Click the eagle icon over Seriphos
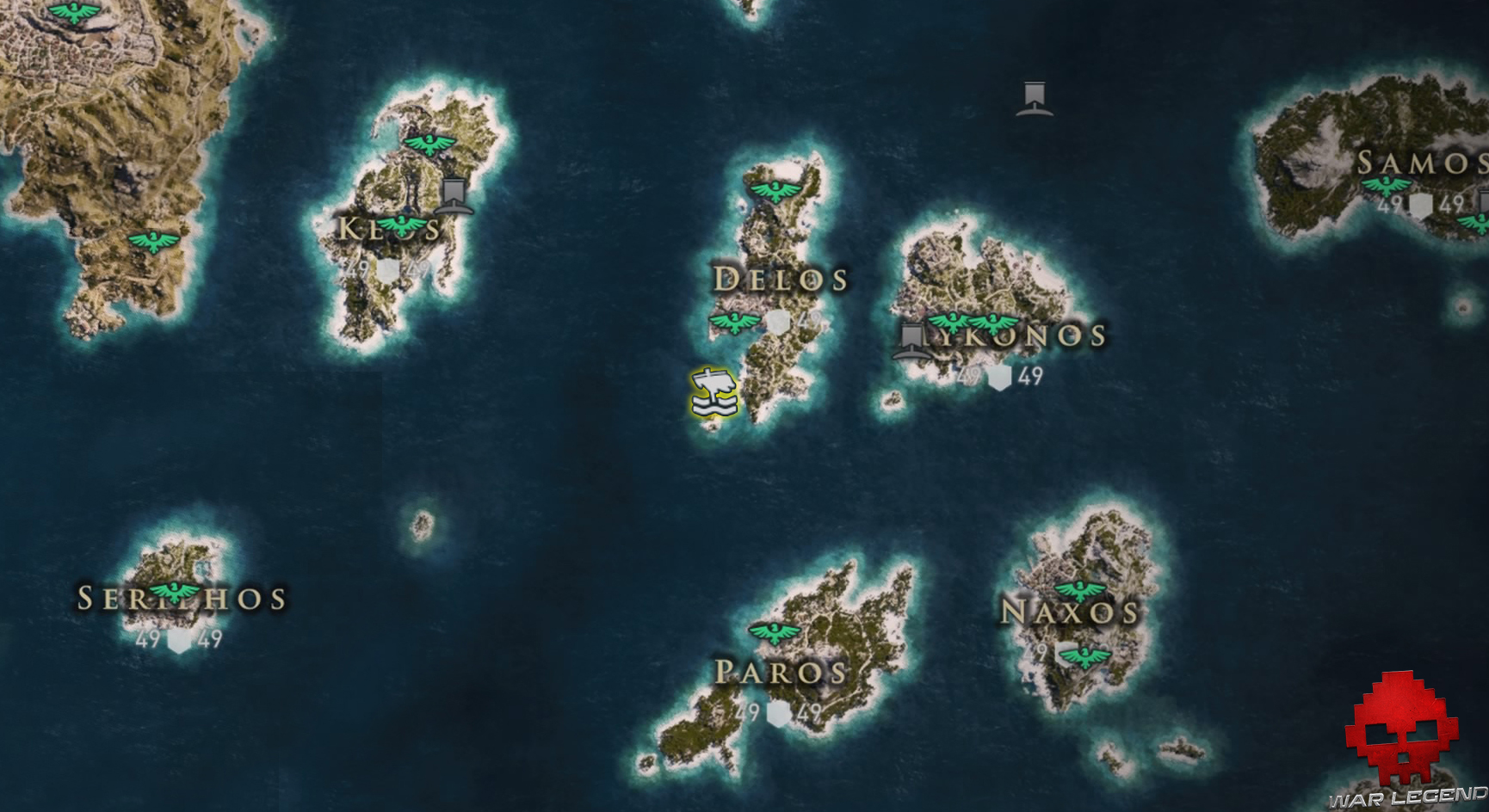Screen dimensions: 1489x812 [176, 590]
